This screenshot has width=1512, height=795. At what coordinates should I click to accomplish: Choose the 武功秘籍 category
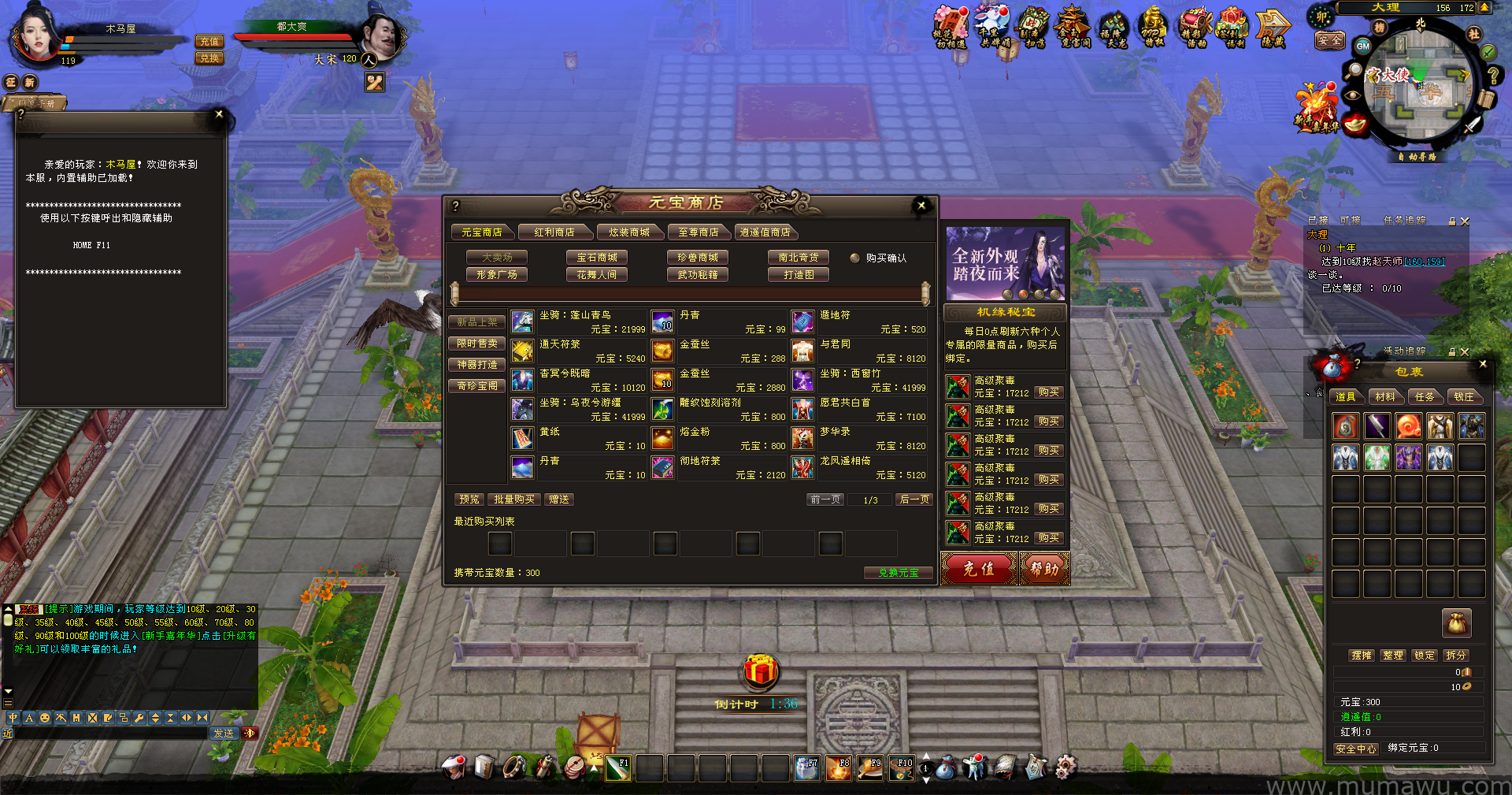(x=697, y=275)
